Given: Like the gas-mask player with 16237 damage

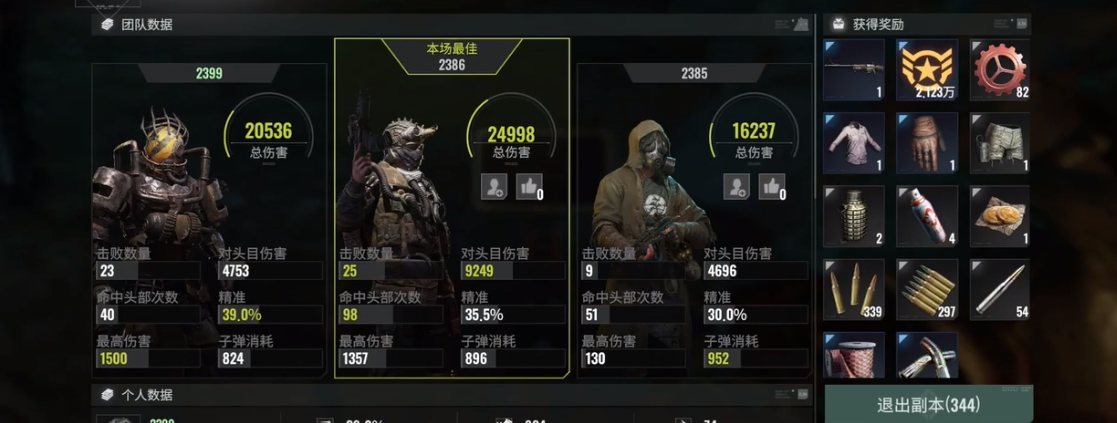Looking at the screenshot, I should coord(771,186).
